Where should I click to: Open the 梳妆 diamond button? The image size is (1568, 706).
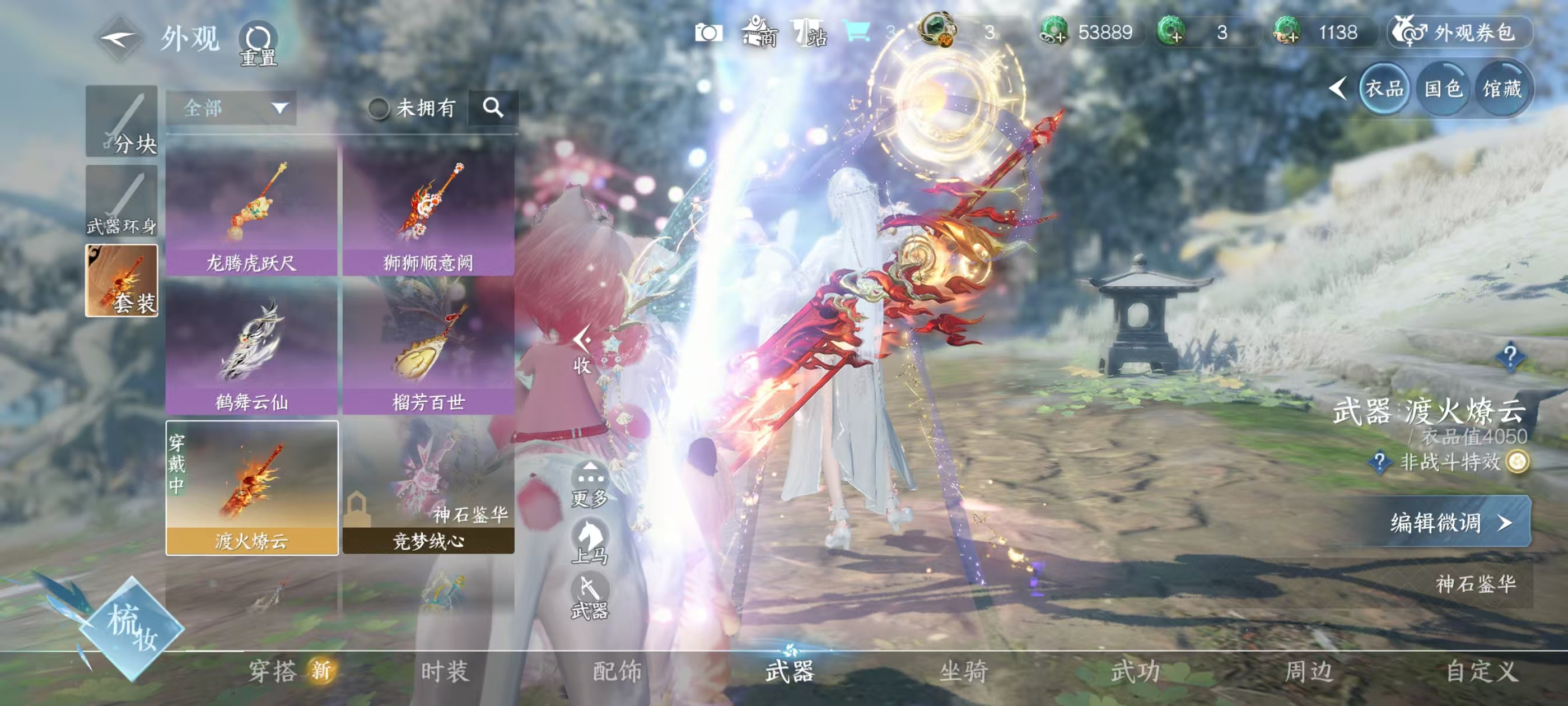(132, 629)
